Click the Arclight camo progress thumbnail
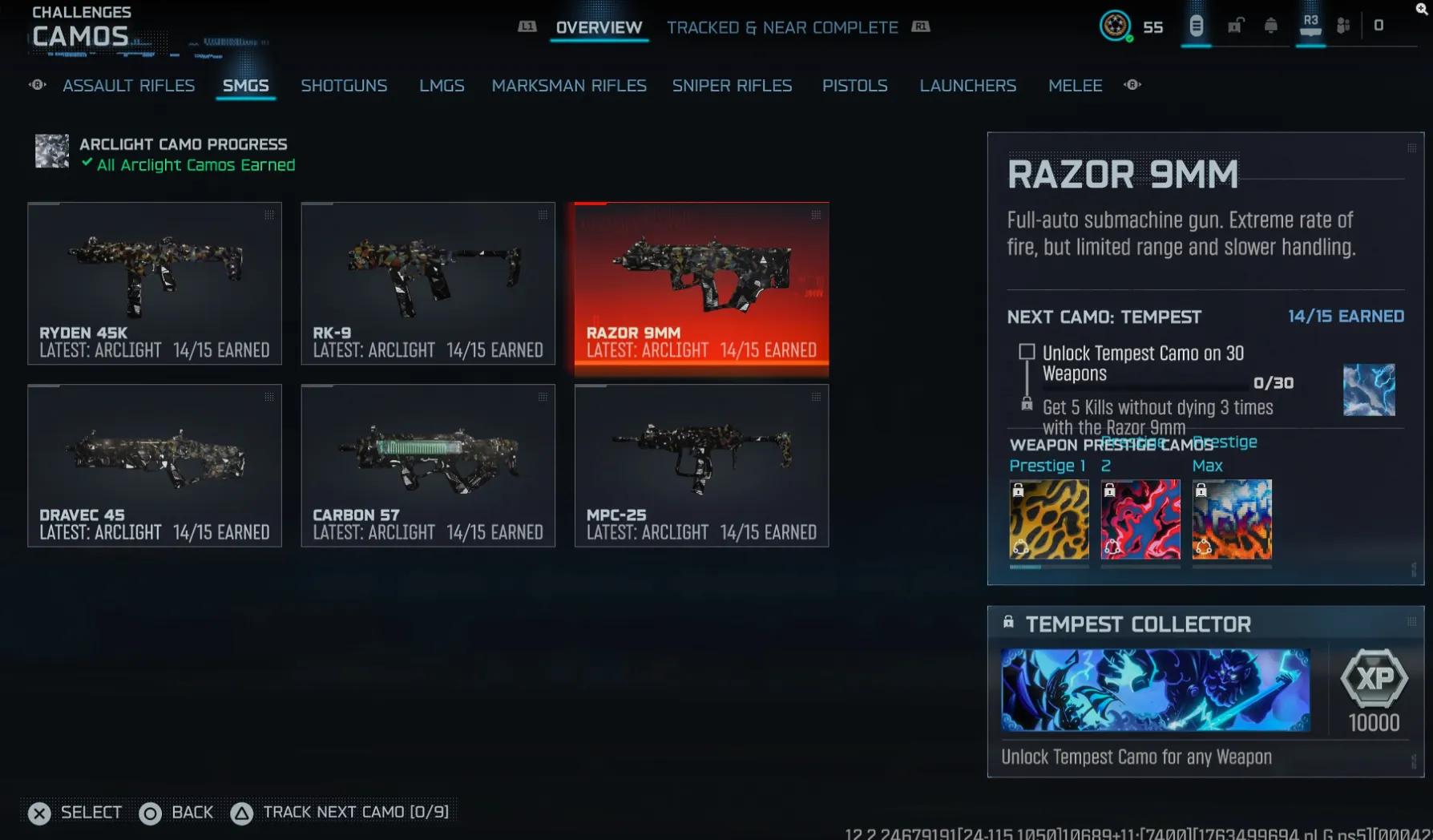1433x840 pixels. (x=51, y=151)
